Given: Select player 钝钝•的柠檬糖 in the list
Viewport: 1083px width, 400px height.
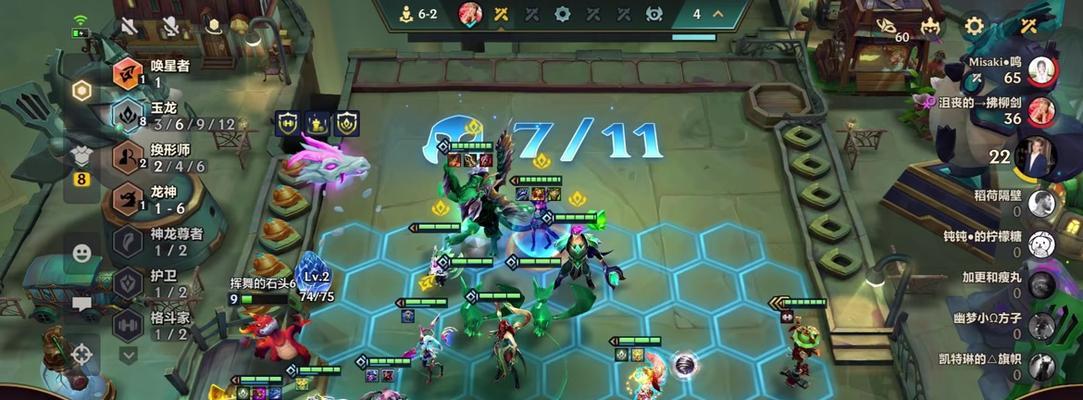Looking at the screenshot, I should pyautogui.click(x=1041, y=243).
